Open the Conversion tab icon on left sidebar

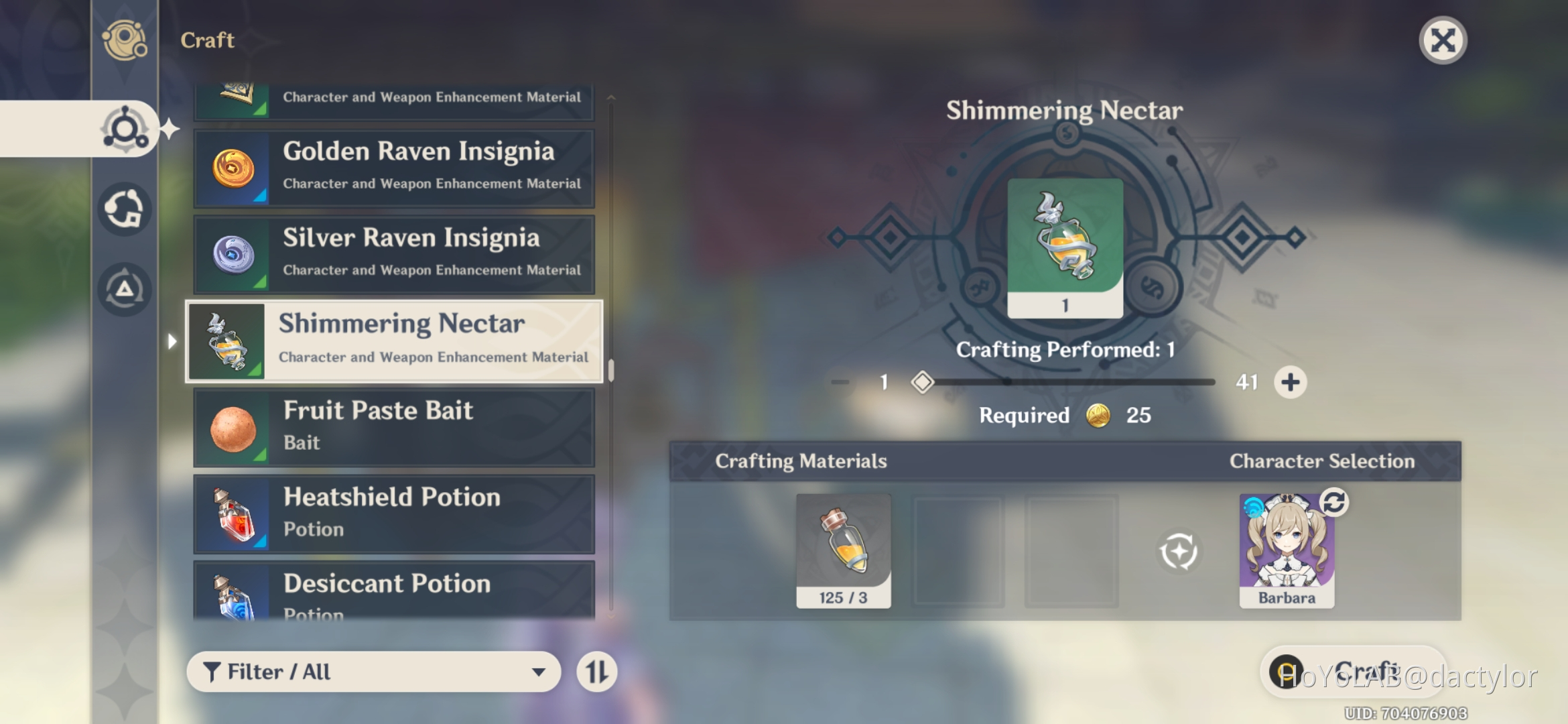[x=124, y=208]
